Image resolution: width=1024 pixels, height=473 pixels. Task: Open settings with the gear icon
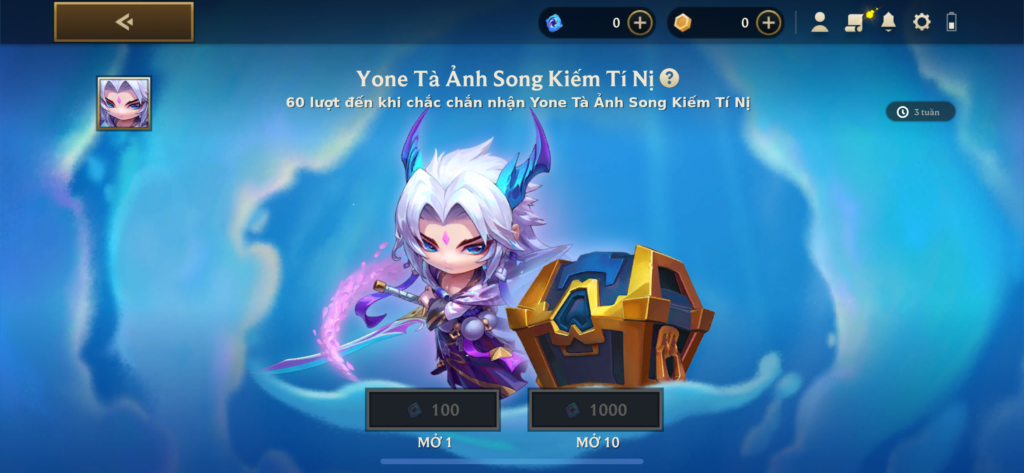922,22
